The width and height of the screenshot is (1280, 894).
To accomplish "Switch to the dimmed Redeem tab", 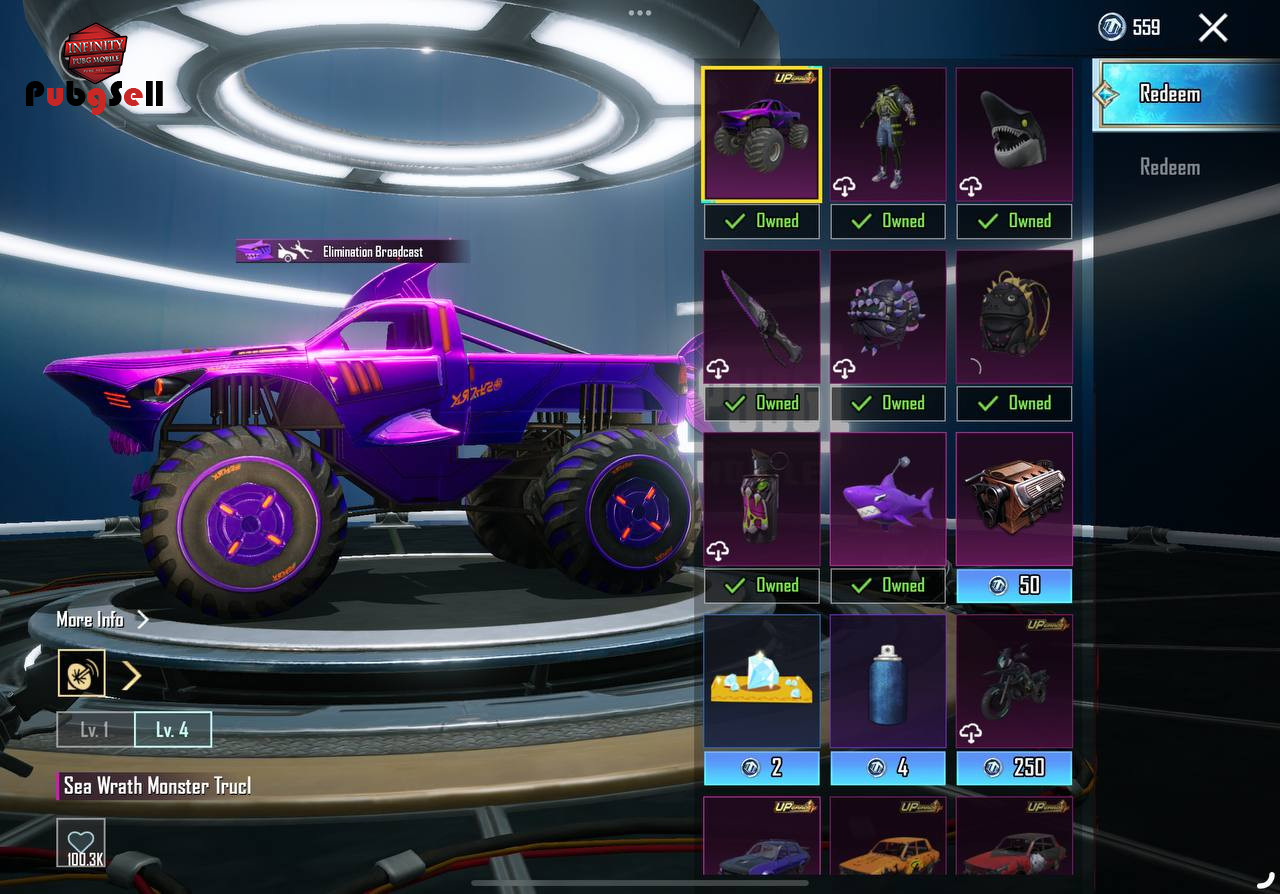I will (1170, 167).
